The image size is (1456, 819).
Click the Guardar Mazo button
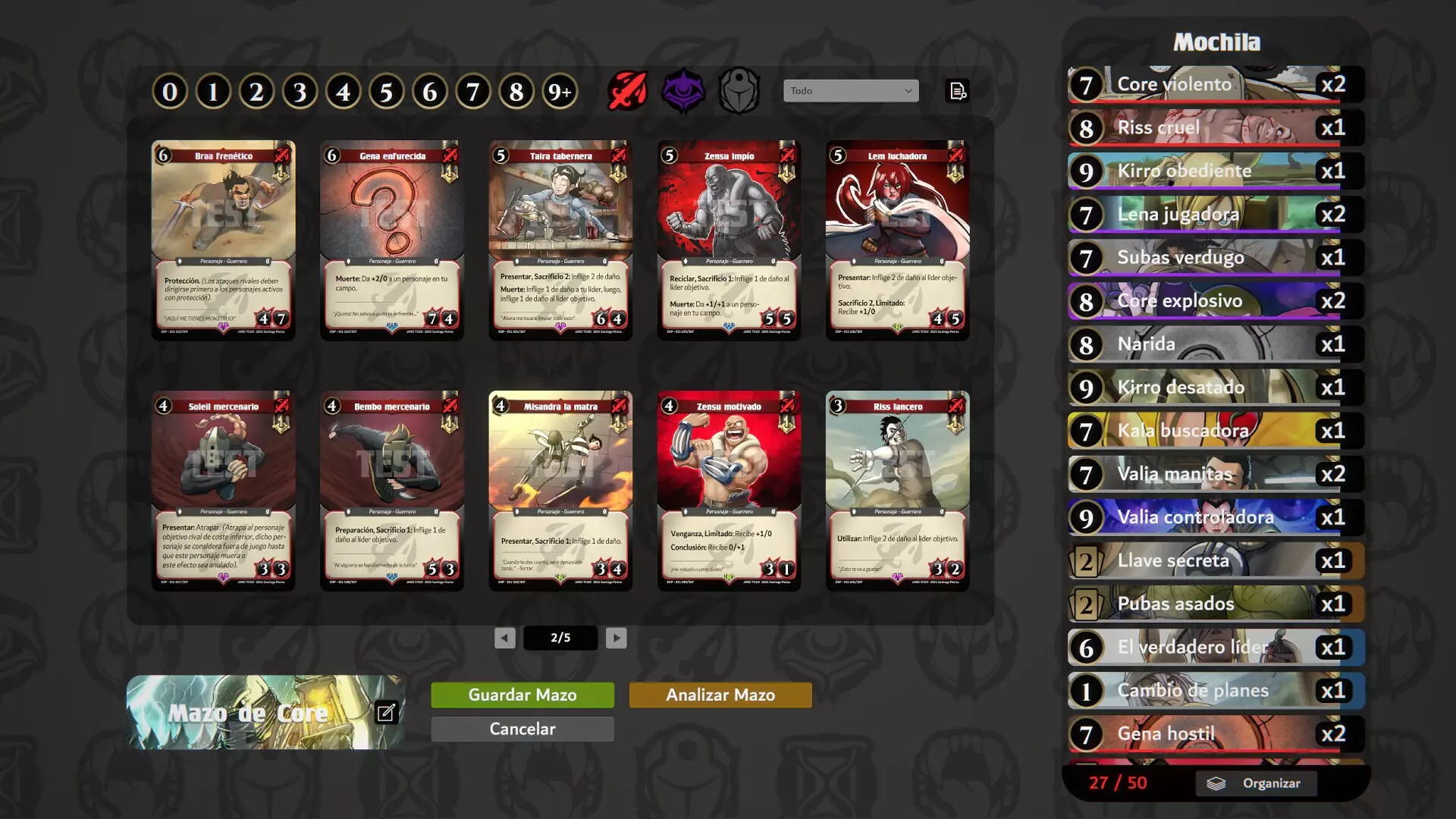click(x=522, y=694)
